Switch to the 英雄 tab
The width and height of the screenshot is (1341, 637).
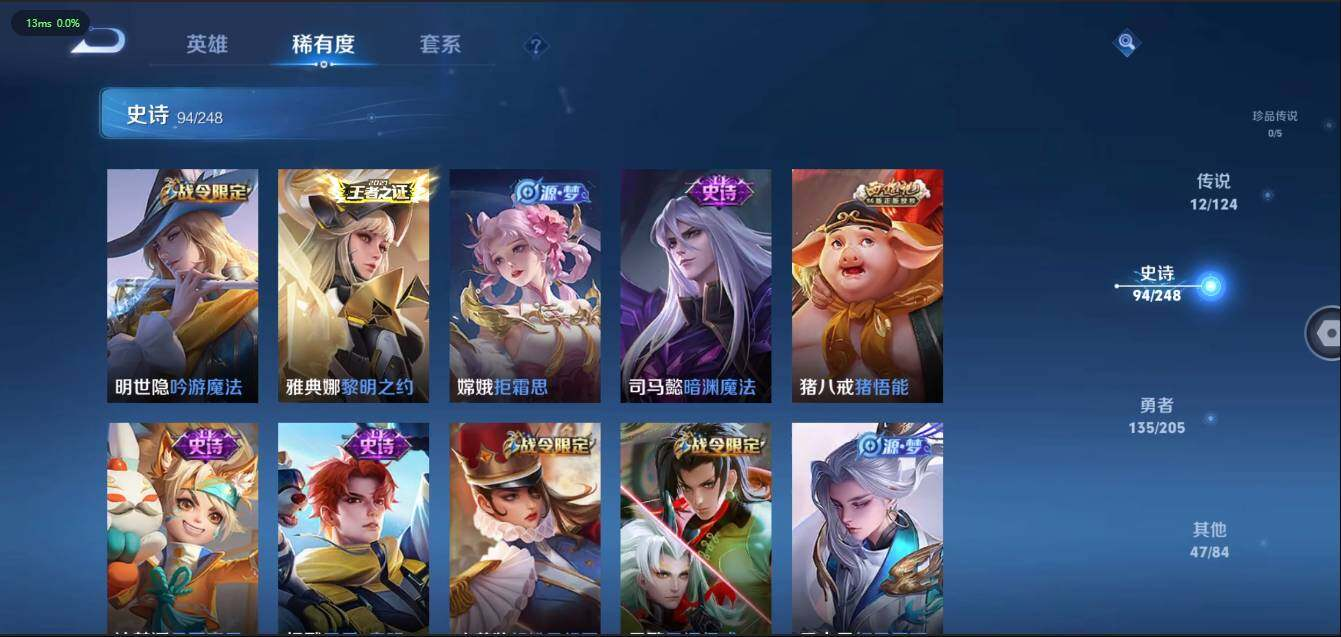[x=207, y=45]
